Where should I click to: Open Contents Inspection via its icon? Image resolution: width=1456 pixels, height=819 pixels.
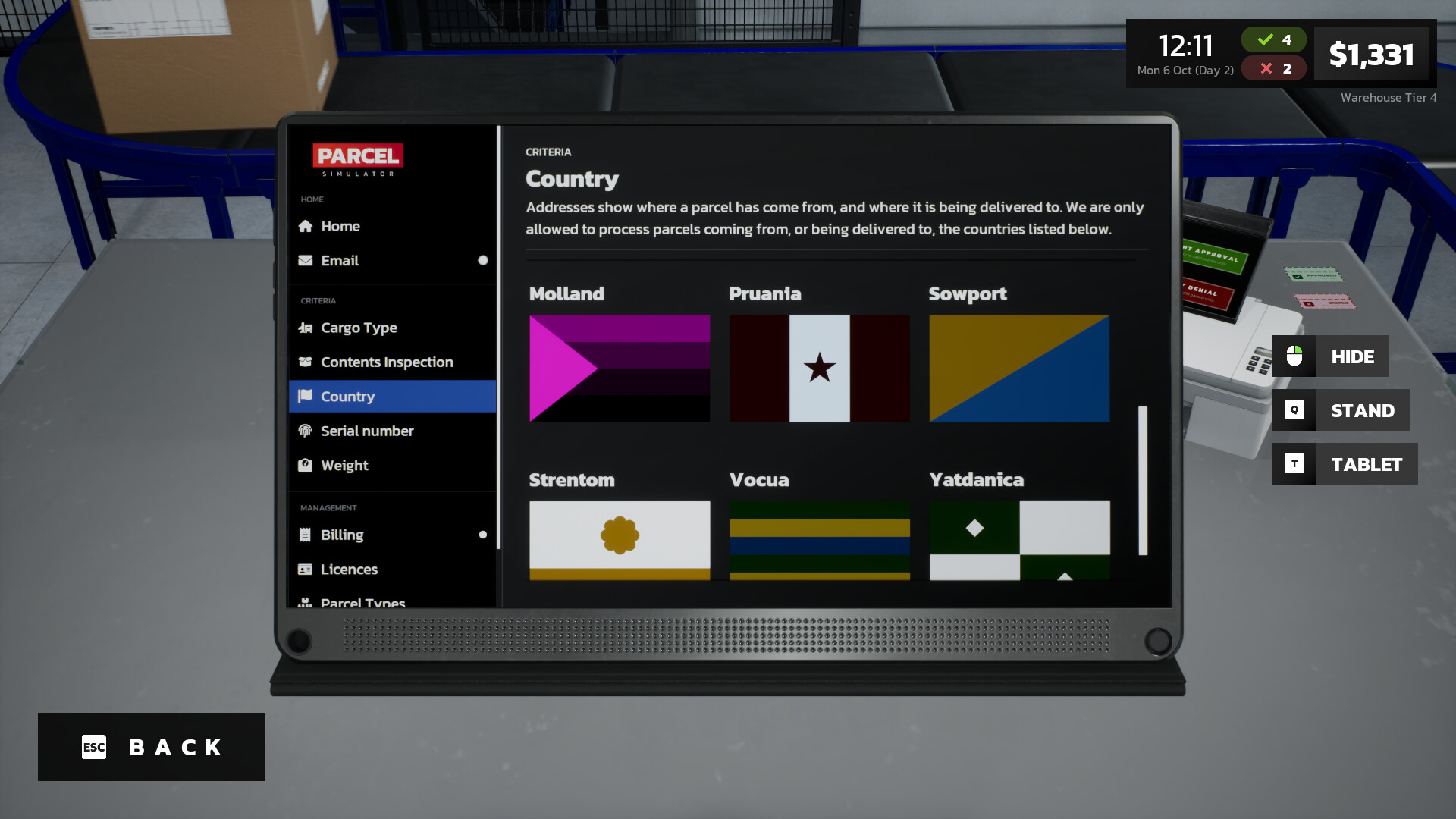click(306, 362)
